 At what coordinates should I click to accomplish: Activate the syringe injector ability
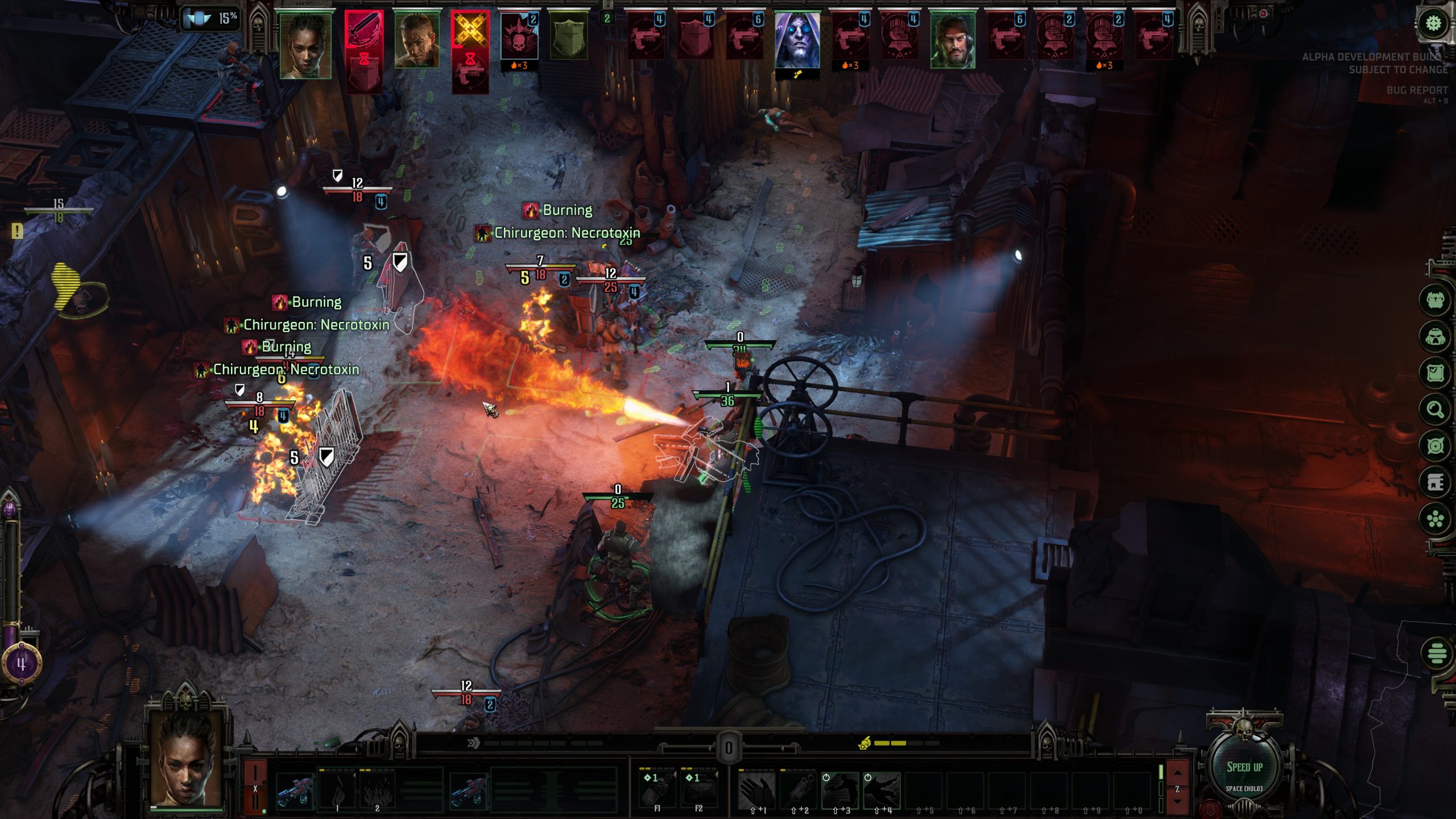pos(798,789)
